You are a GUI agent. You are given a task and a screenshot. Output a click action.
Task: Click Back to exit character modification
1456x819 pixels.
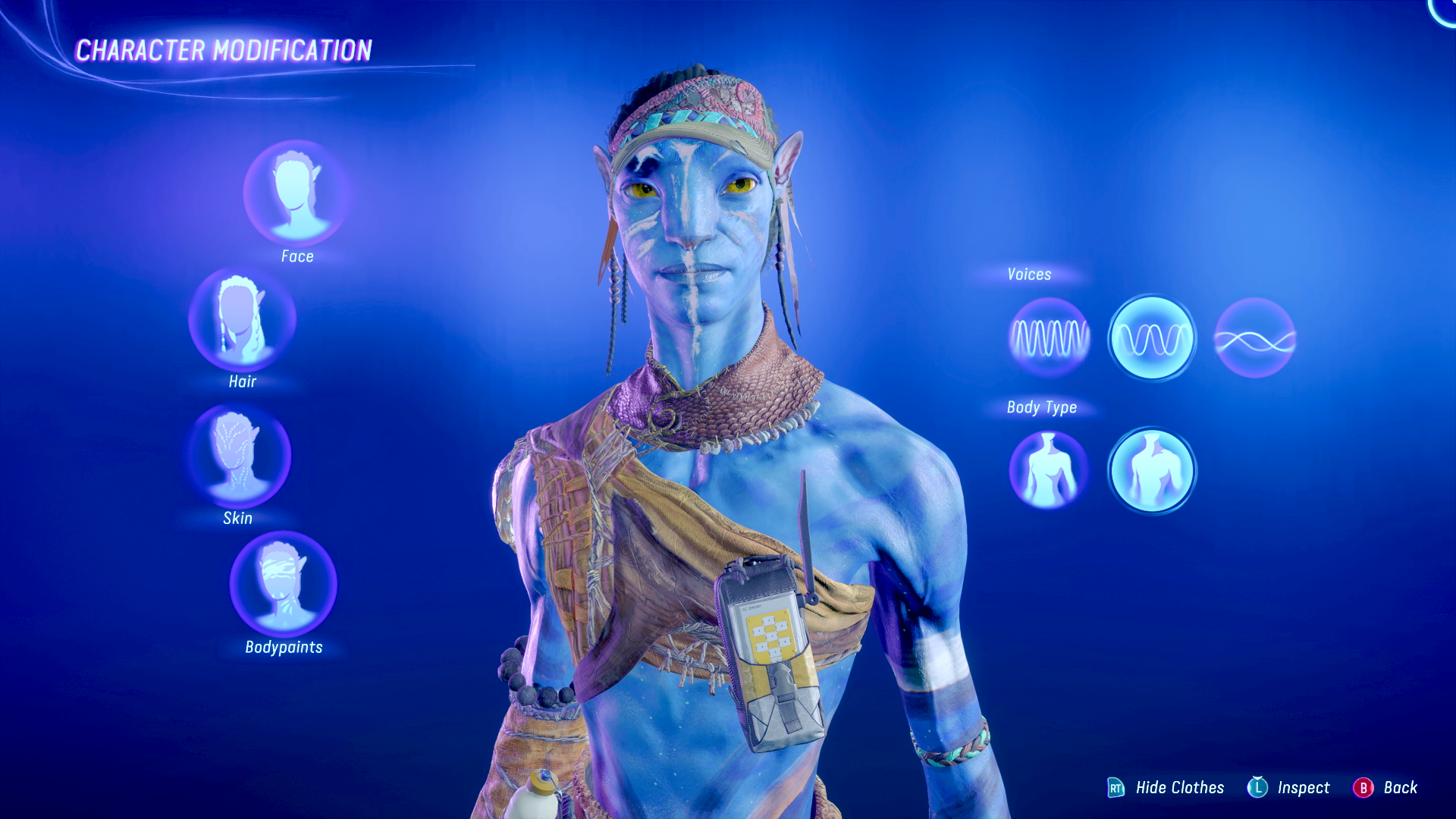point(1402,788)
